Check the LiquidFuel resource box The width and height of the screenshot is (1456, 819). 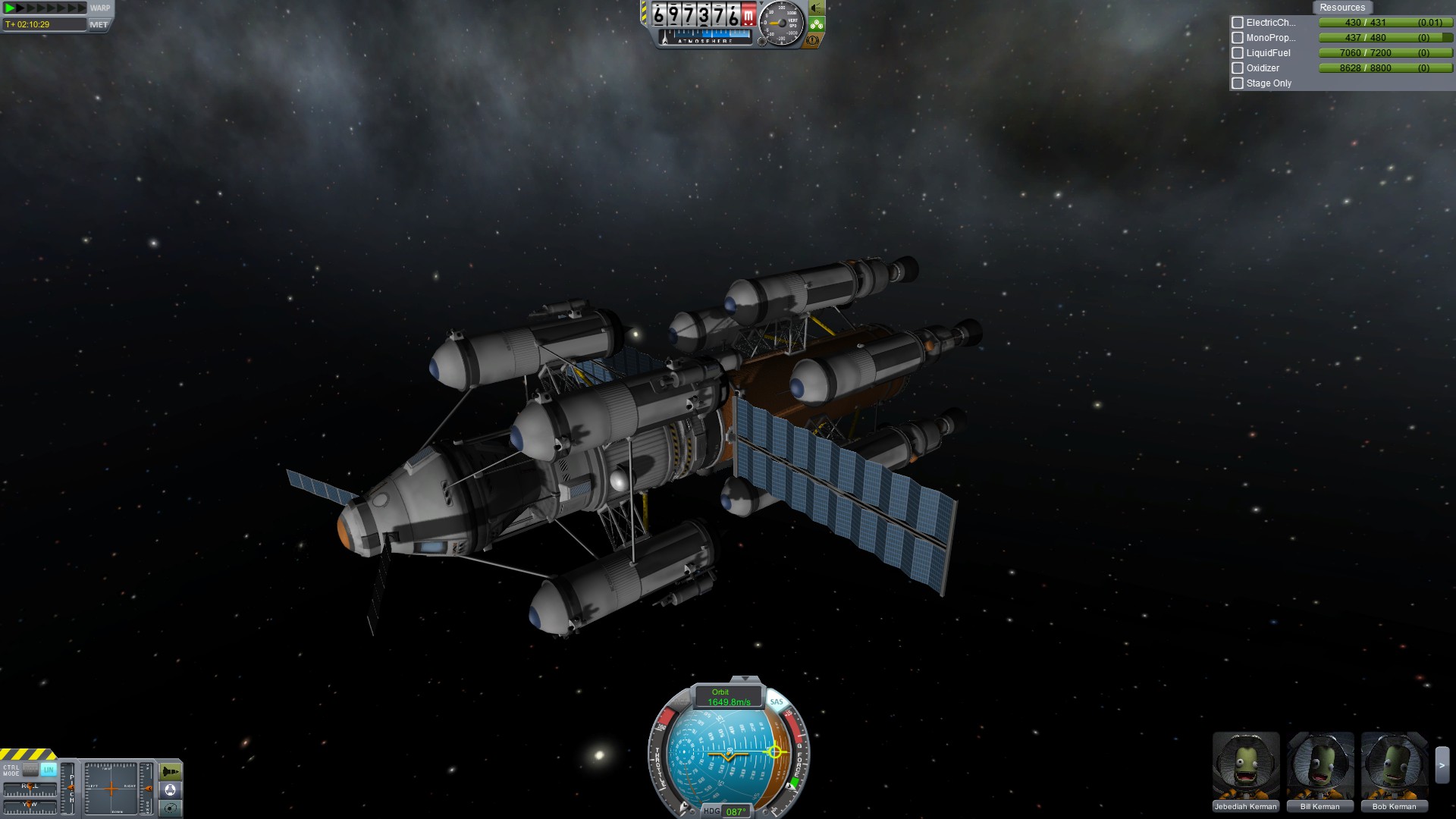click(1238, 53)
